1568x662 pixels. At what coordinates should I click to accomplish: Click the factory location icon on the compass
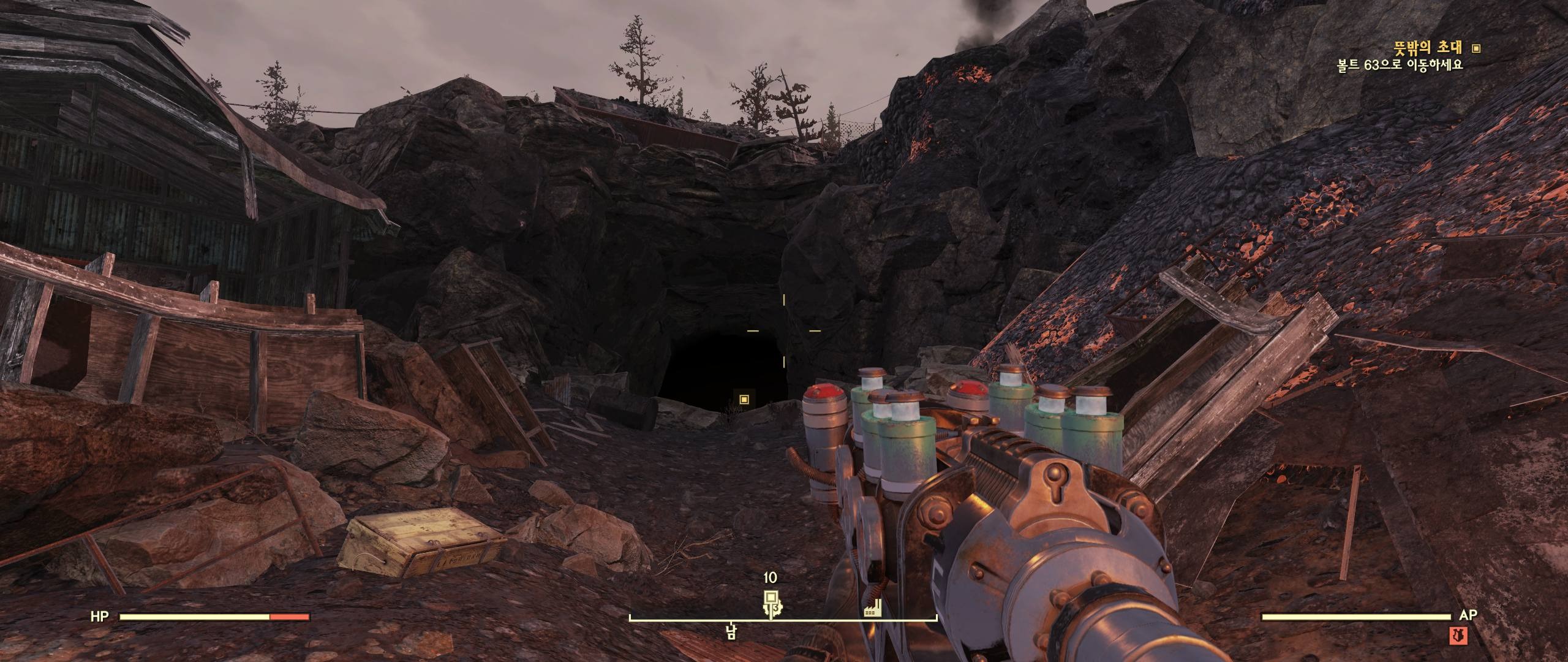click(872, 609)
